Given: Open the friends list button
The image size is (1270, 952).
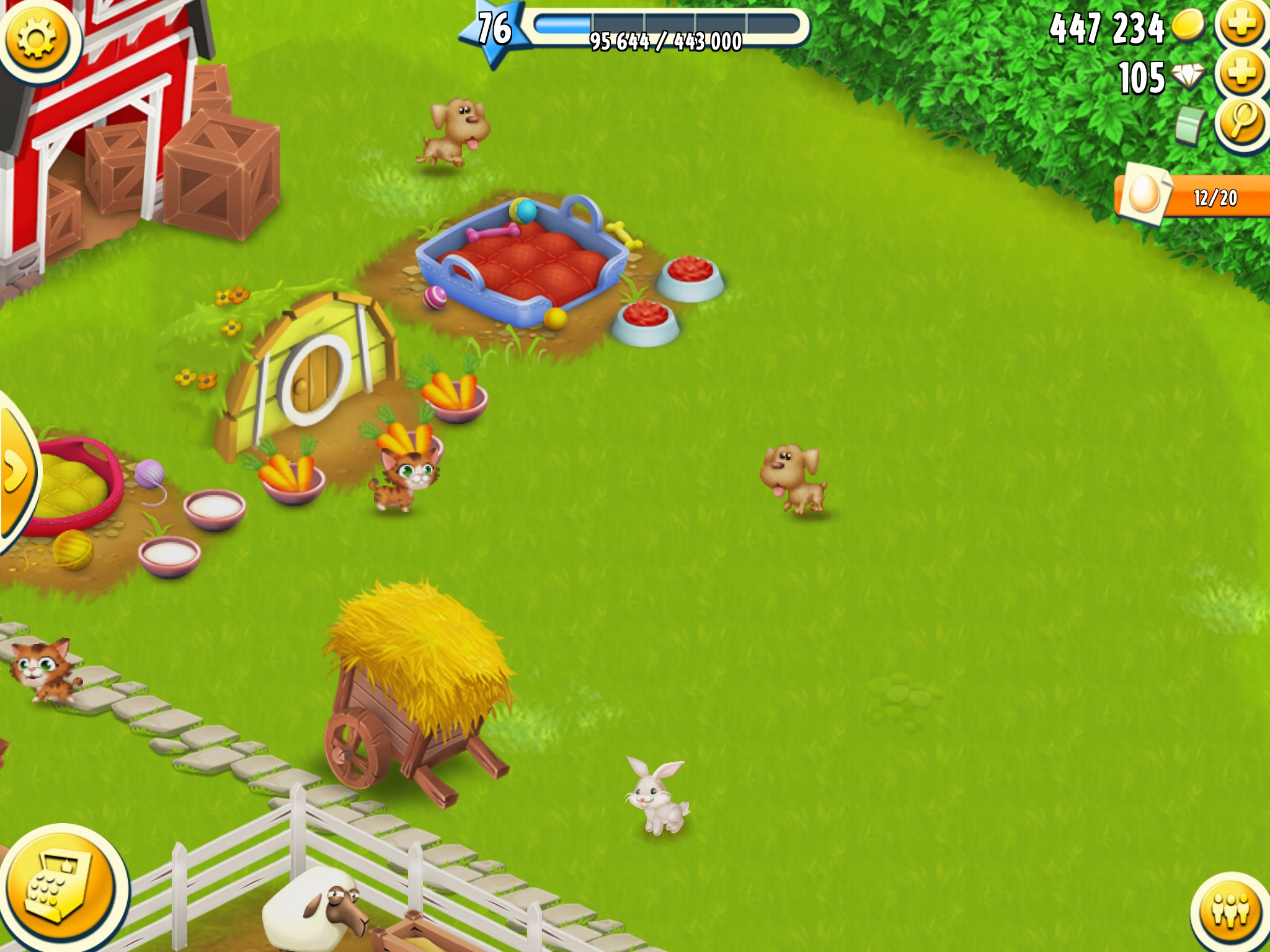Looking at the screenshot, I should point(1230,911).
